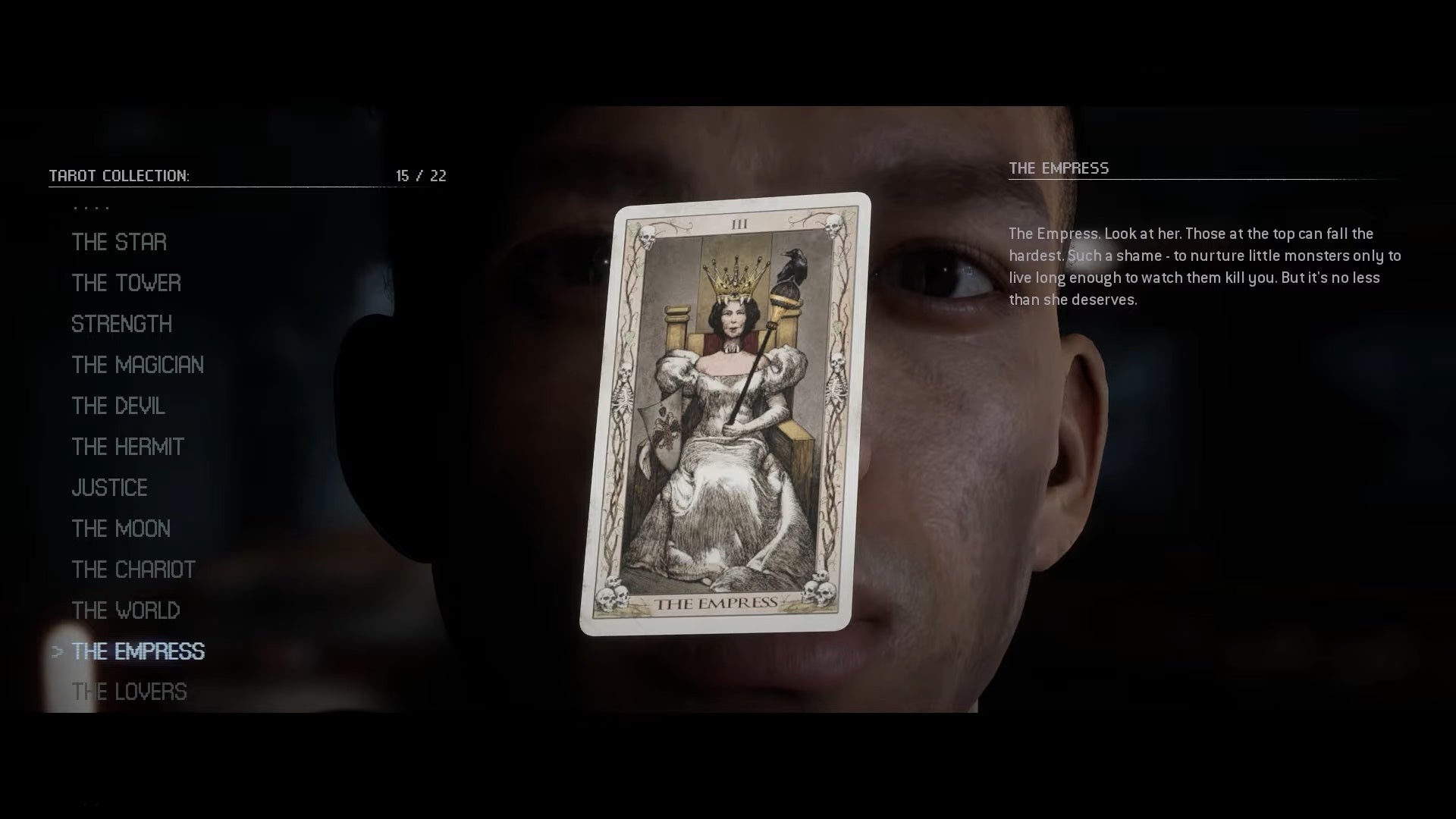This screenshot has width=1456, height=819.
Task: Open THE DEVIL card details
Action: click(118, 406)
